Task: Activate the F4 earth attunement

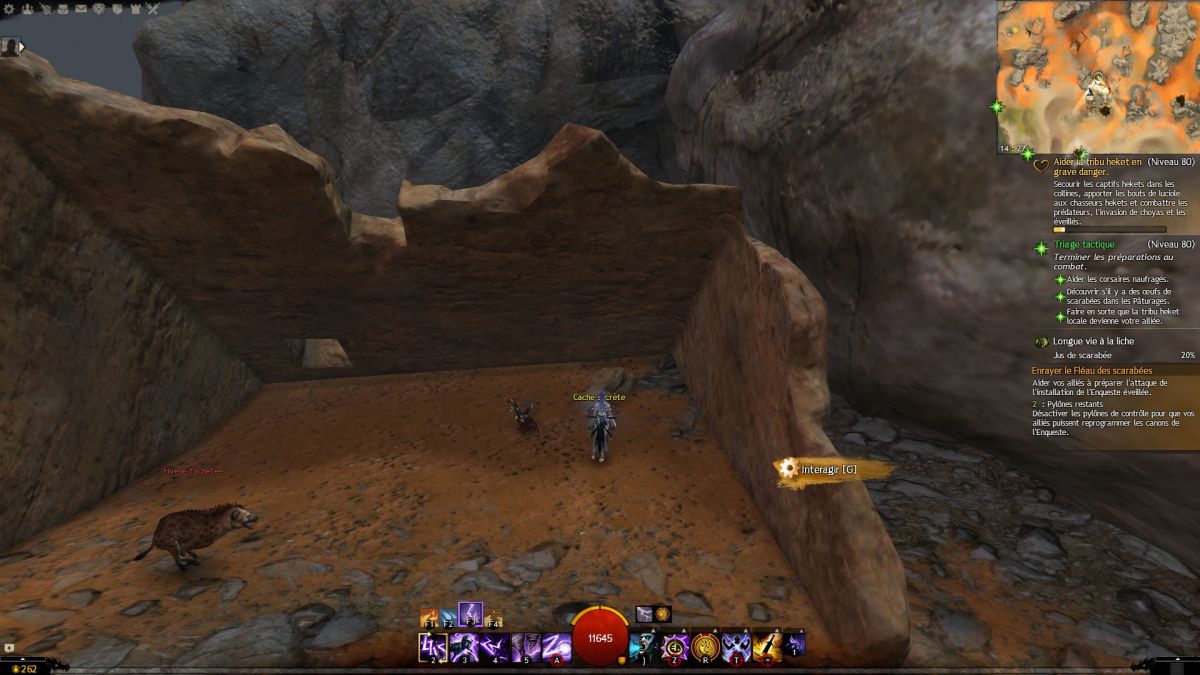Action: [x=493, y=618]
